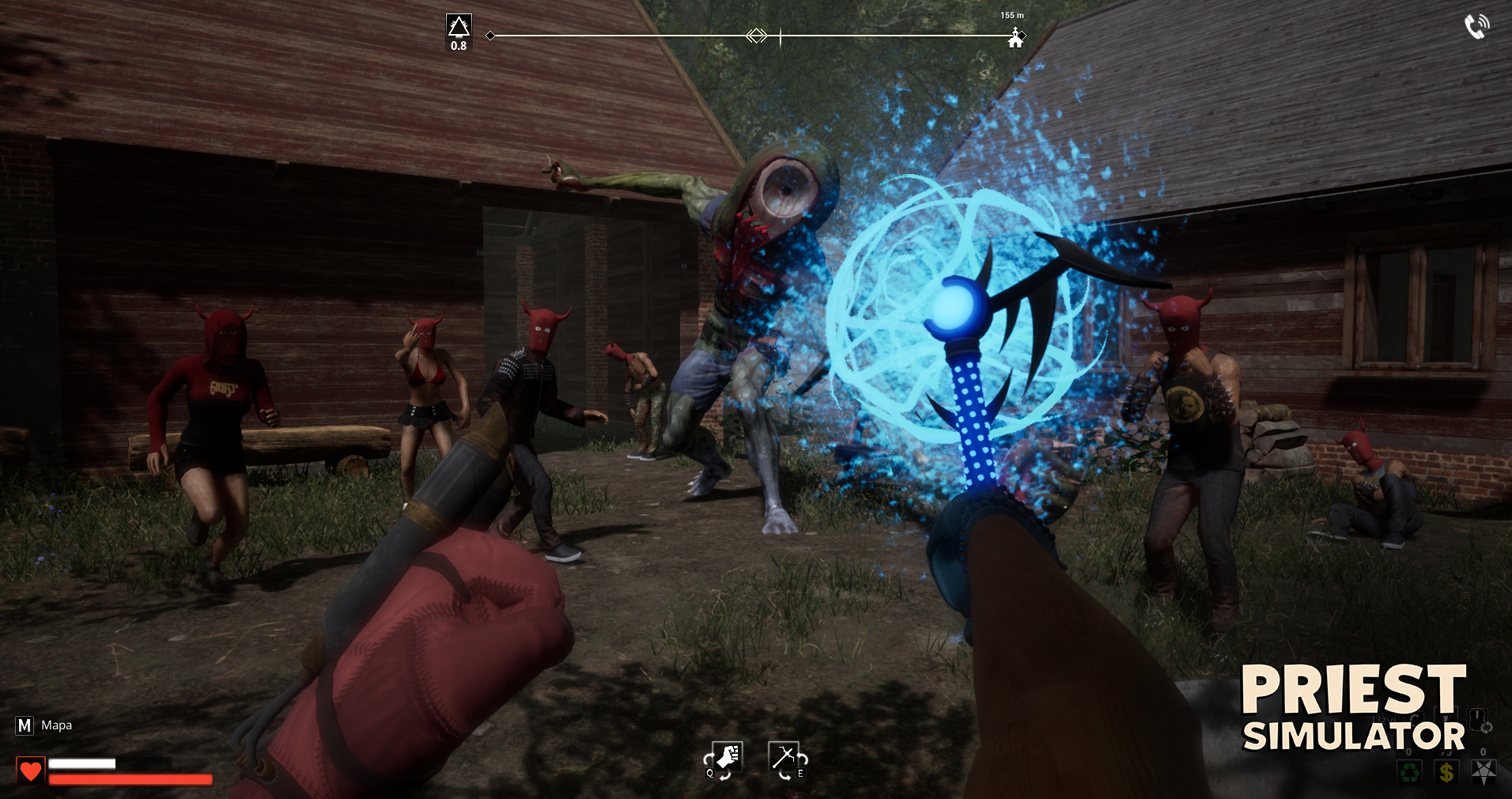Select the staff weapon slot
This screenshot has width=1512, height=799.
click(x=784, y=758)
